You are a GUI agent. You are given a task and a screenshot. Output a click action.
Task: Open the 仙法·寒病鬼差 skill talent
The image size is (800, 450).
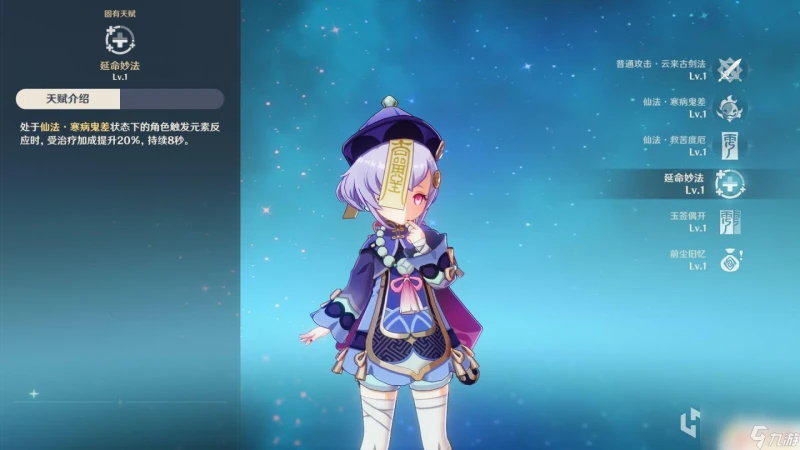click(x=731, y=108)
